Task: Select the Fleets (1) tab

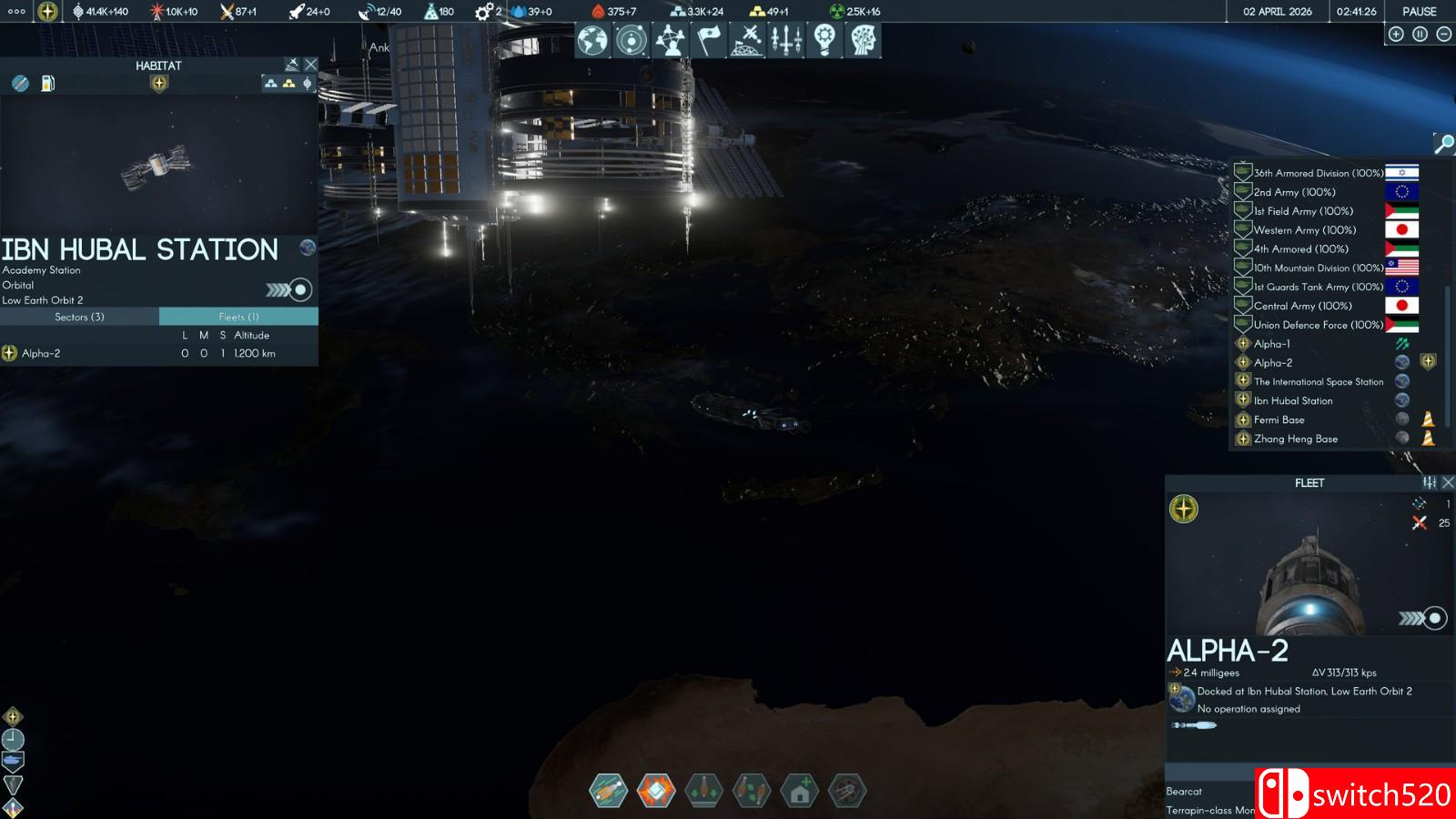Action: pos(238,317)
